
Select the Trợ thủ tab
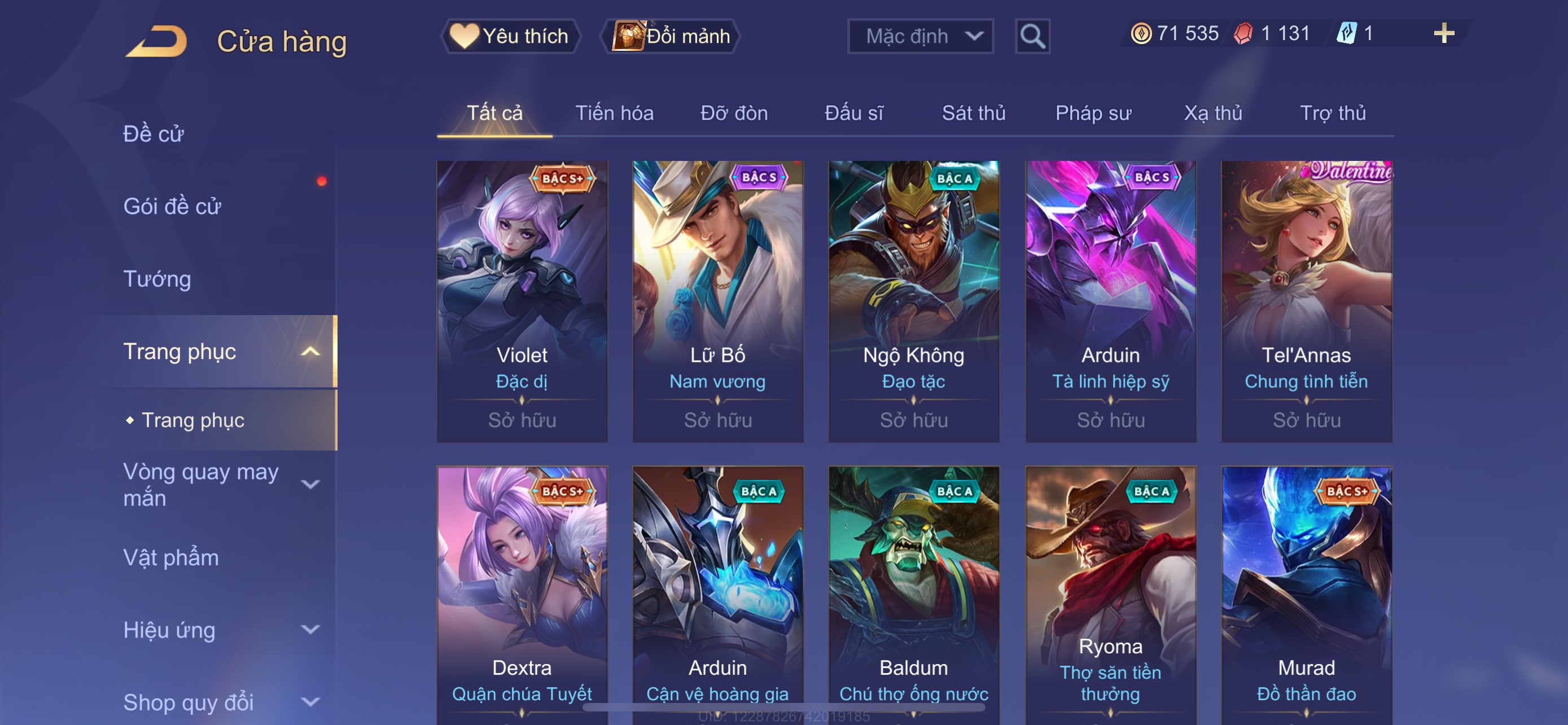pyautogui.click(x=1333, y=113)
